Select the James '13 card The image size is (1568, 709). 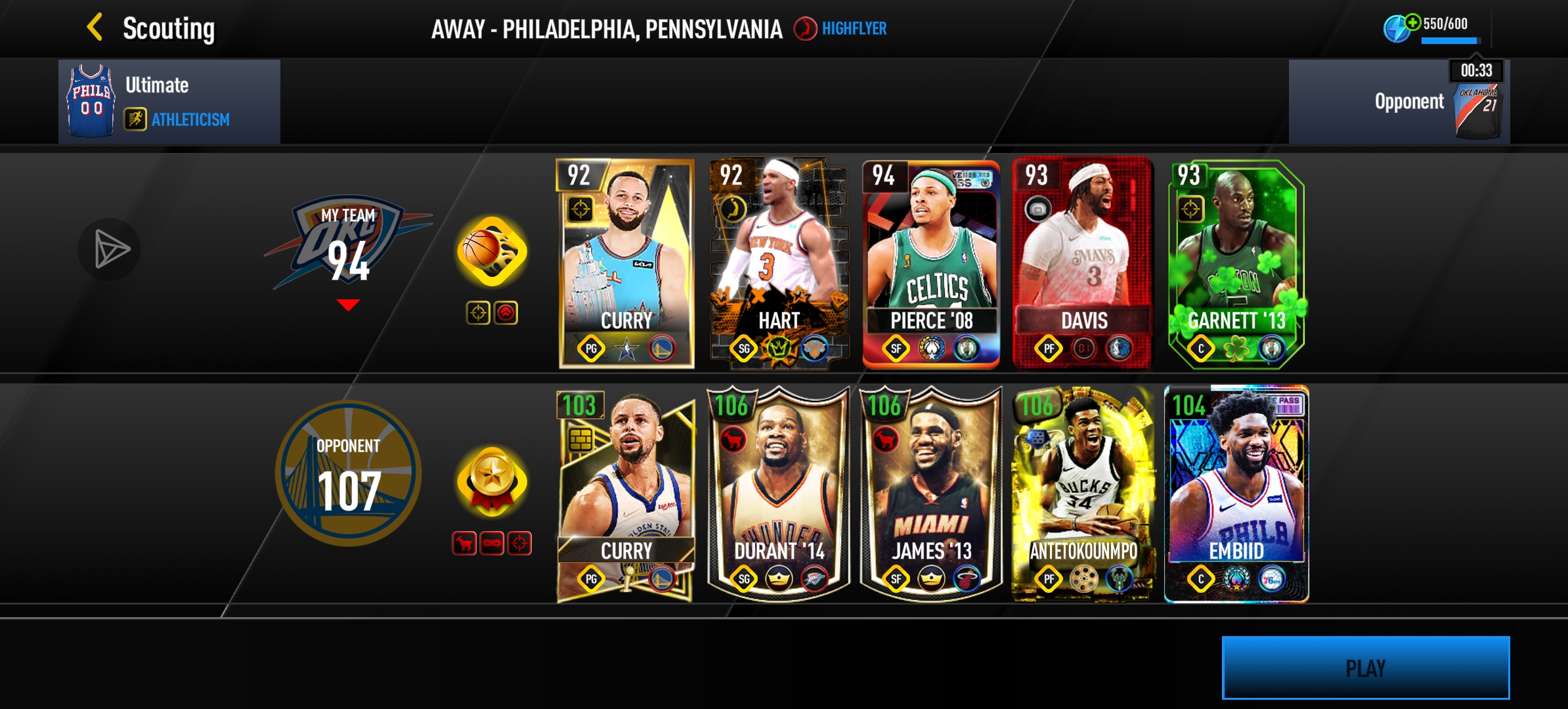click(x=931, y=494)
